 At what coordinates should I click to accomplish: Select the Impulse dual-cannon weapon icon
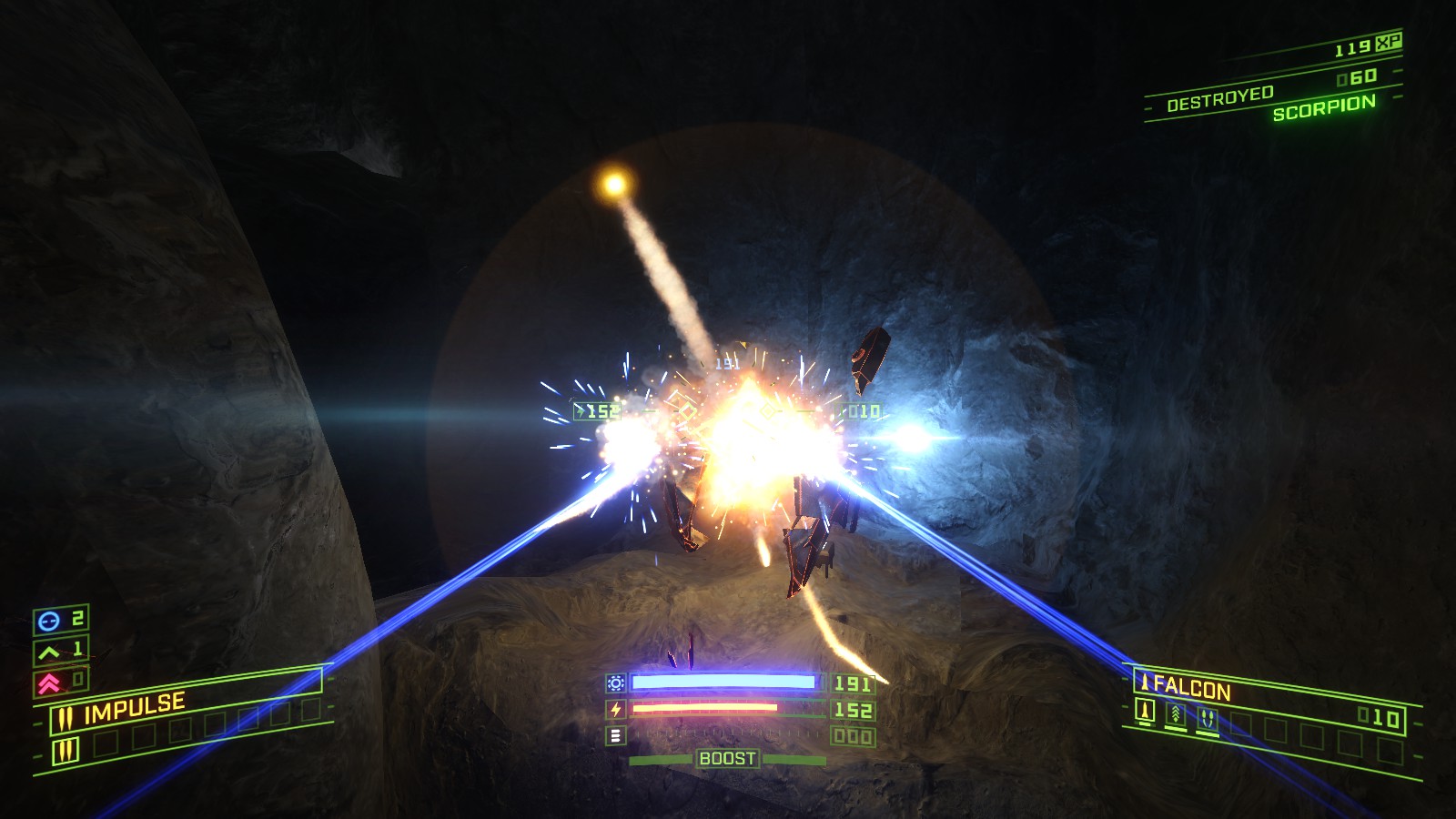pos(66,716)
